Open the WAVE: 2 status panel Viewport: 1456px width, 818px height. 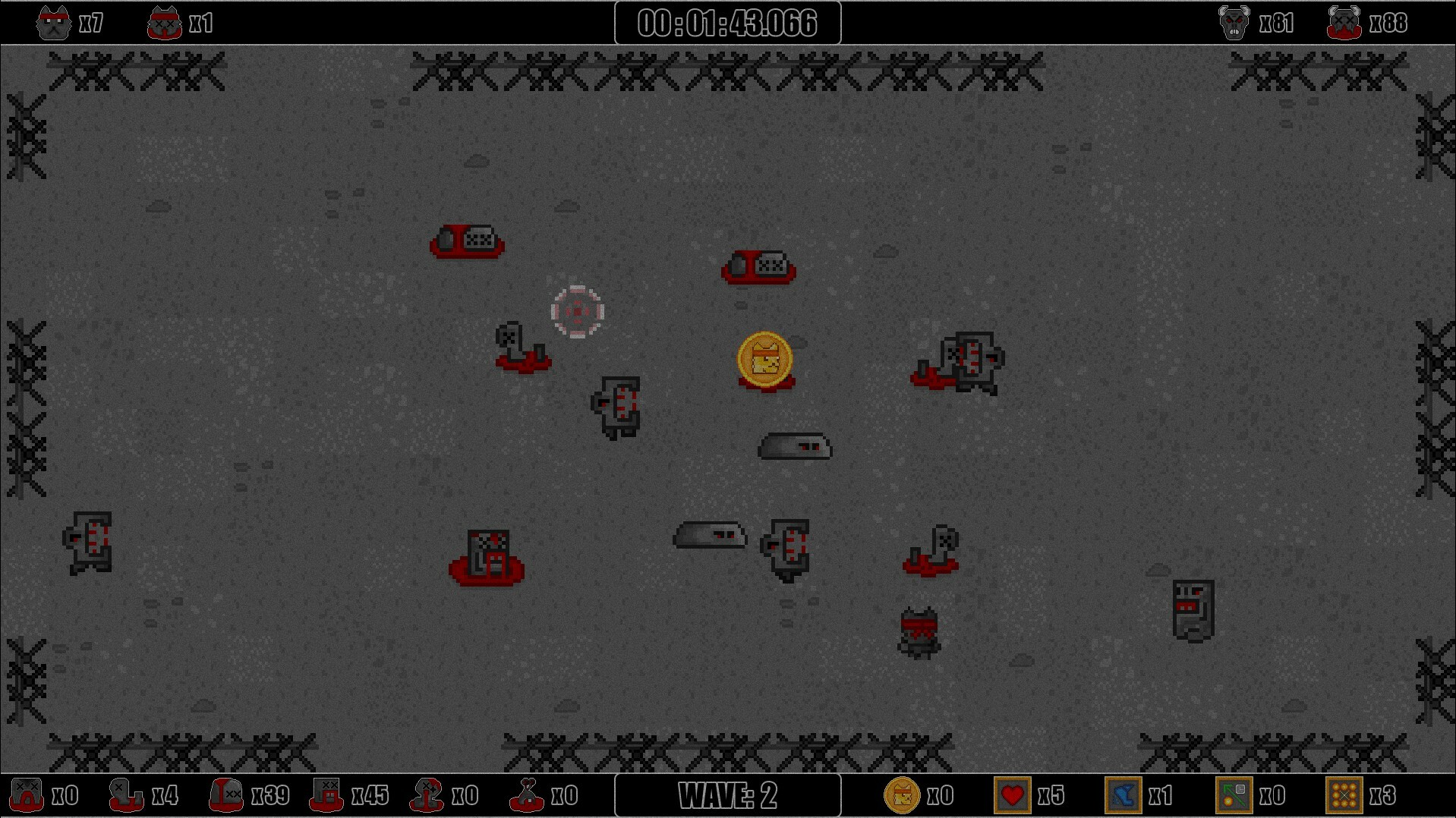click(726, 796)
